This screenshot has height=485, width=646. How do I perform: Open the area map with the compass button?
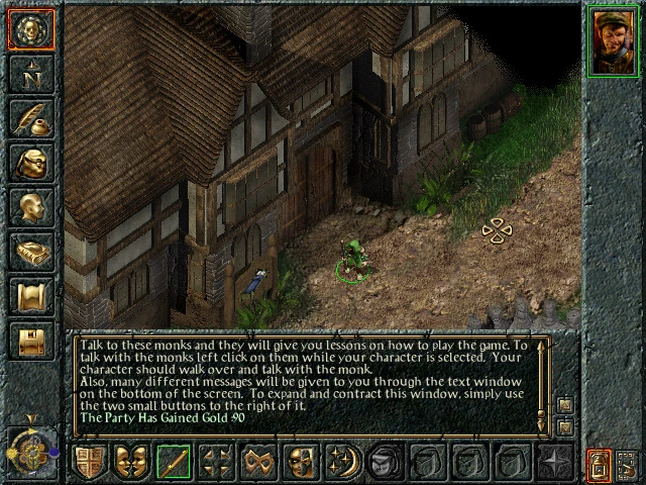tap(30, 74)
